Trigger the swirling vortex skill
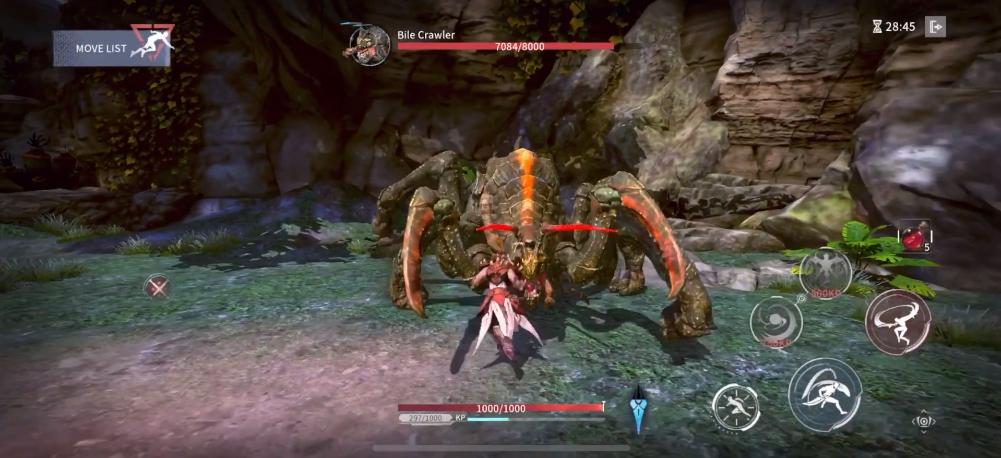Viewport: 1001px width, 458px height. (x=775, y=322)
